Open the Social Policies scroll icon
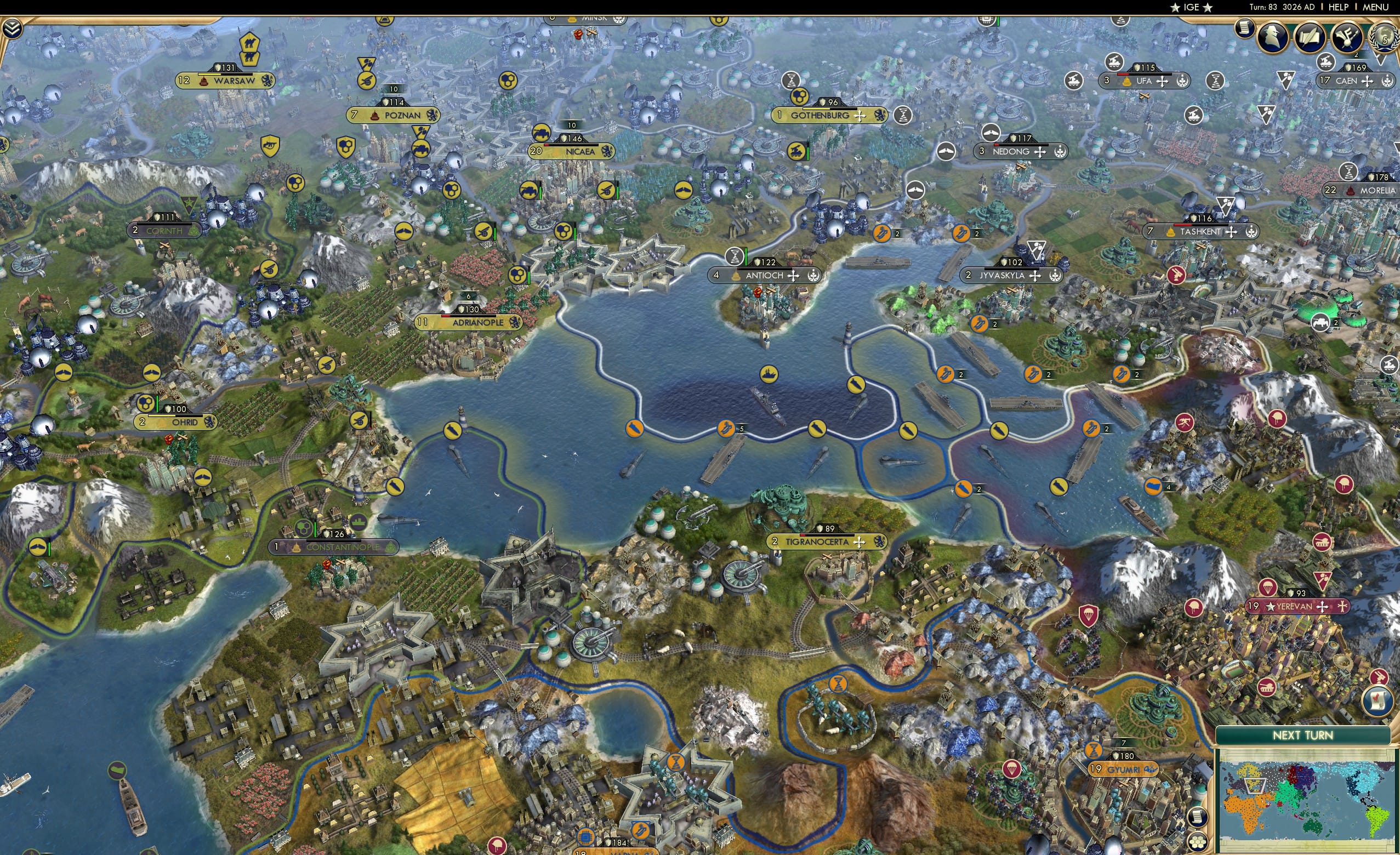The width and height of the screenshot is (1400, 855). [x=1310, y=36]
